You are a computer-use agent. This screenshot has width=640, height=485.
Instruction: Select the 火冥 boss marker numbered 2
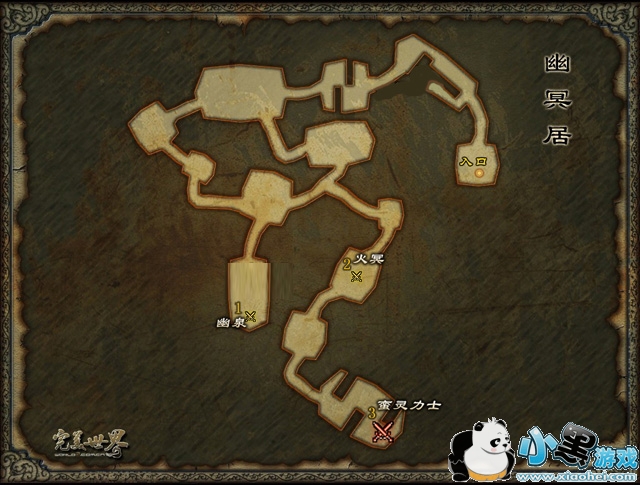tap(357, 277)
